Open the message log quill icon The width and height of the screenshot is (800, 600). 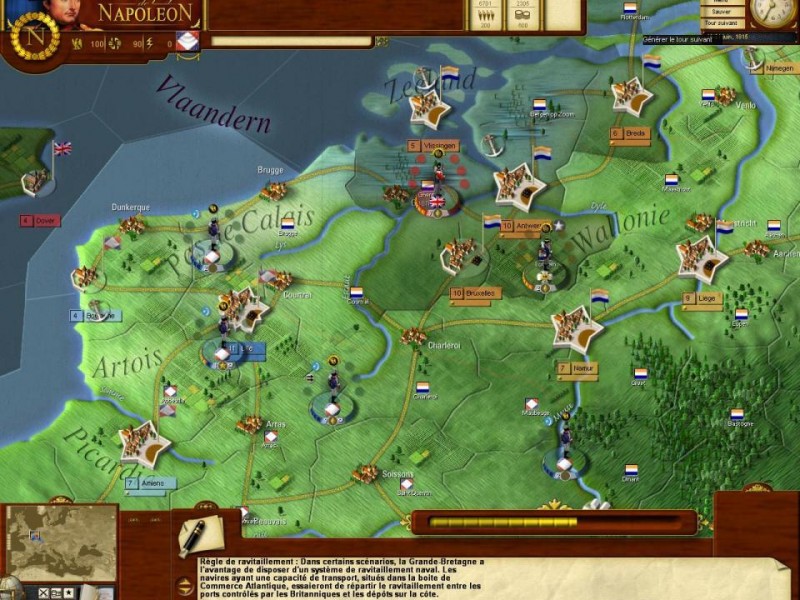tap(193, 536)
